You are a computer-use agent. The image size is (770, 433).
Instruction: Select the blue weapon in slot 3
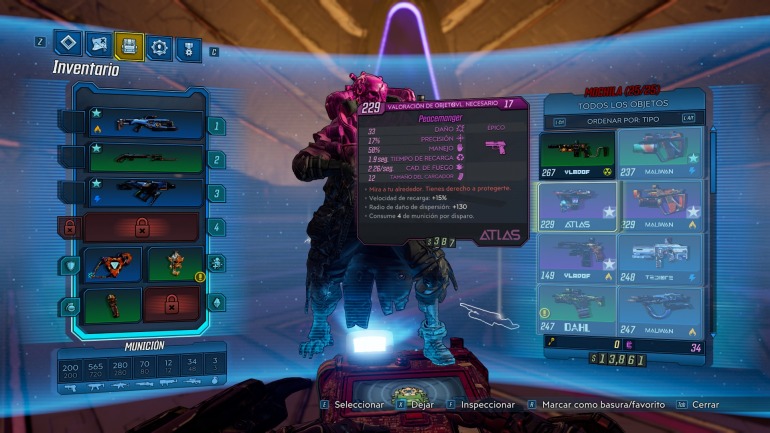coord(146,191)
